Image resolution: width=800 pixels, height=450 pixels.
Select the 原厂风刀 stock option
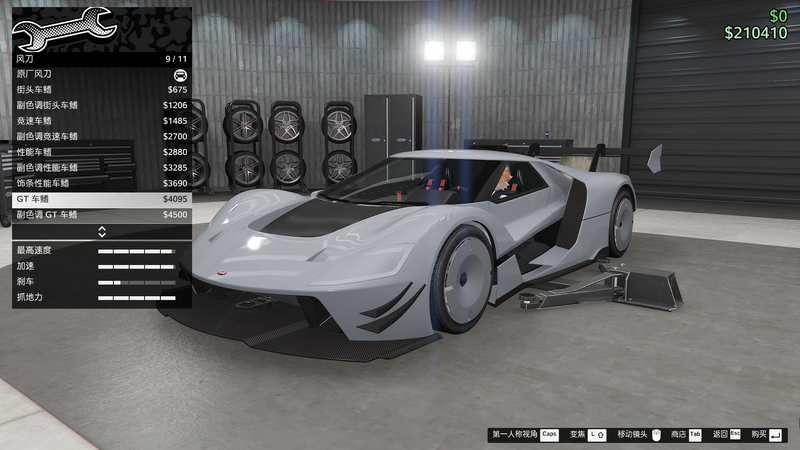[100, 74]
